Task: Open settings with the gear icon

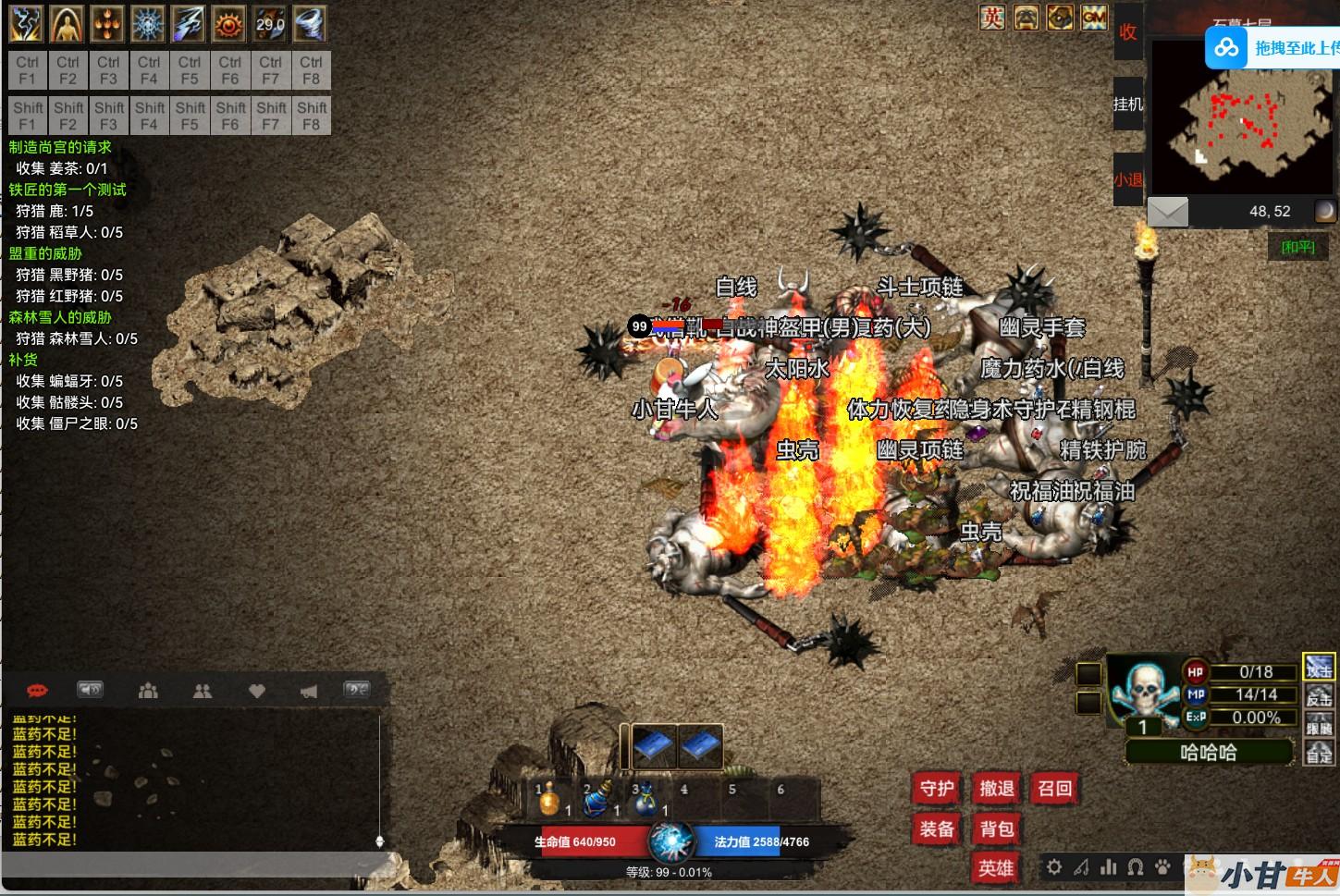Action: pyautogui.click(x=1054, y=867)
